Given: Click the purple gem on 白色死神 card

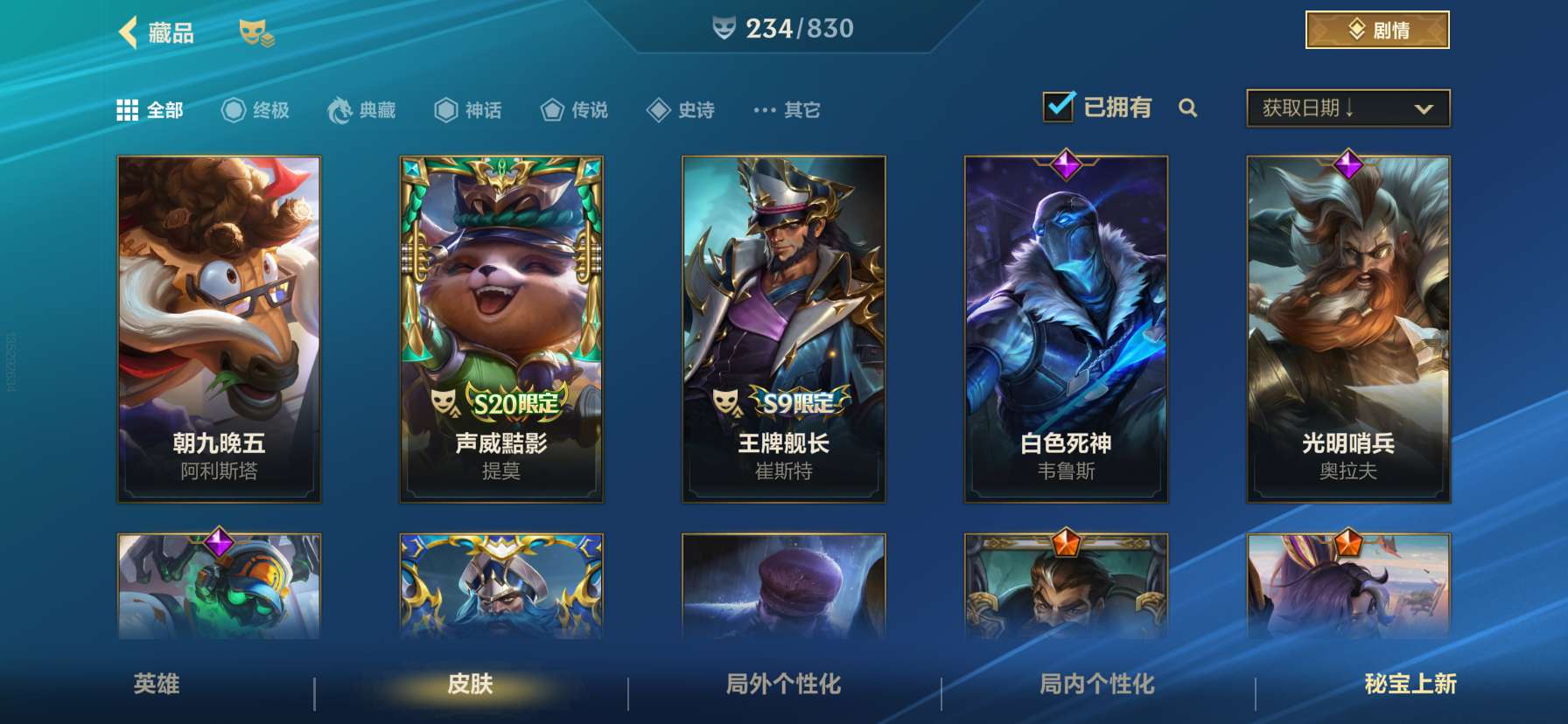Looking at the screenshot, I should [1067, 166].
